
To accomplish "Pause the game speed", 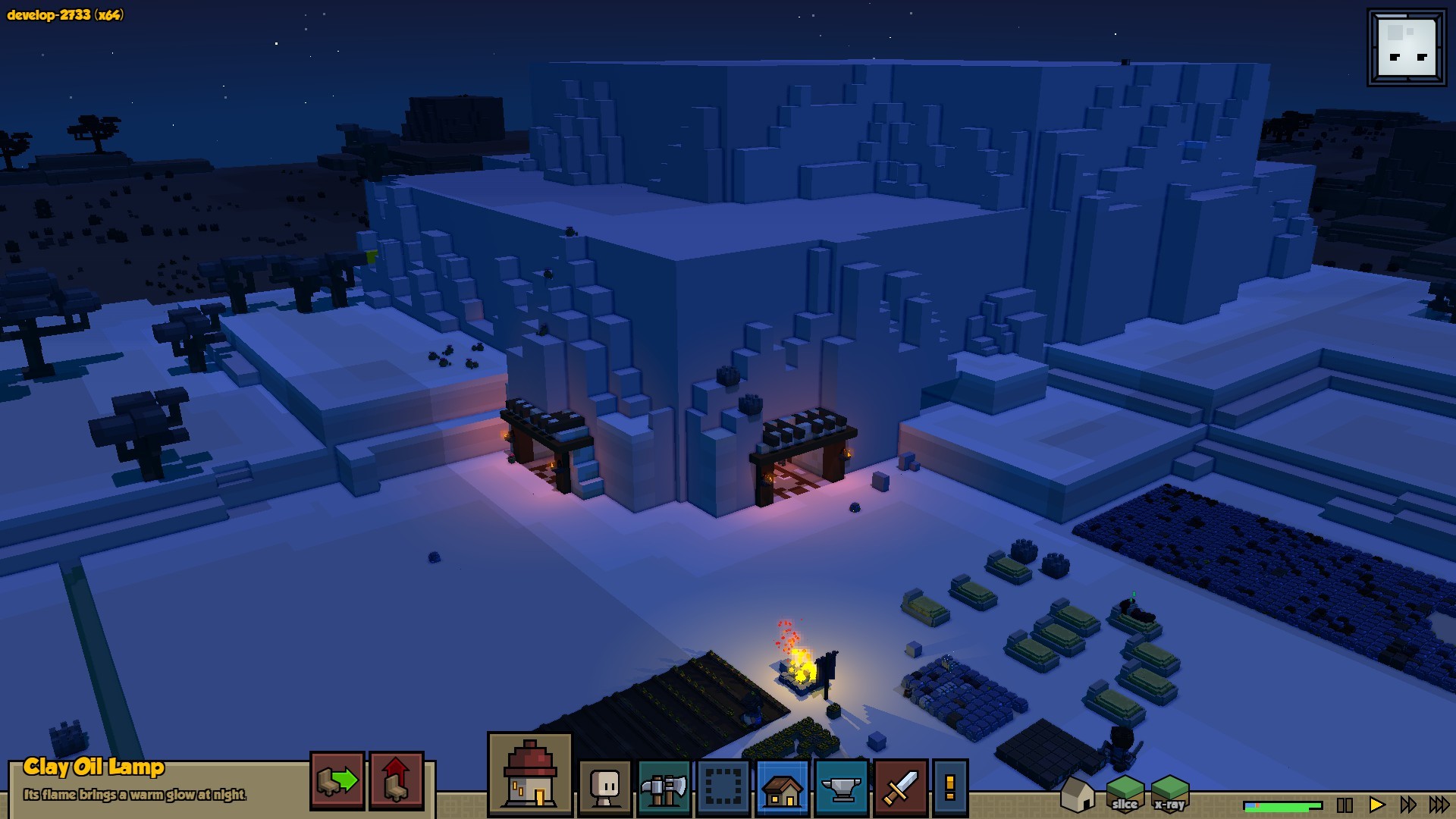I will [x=1345, y=805].
